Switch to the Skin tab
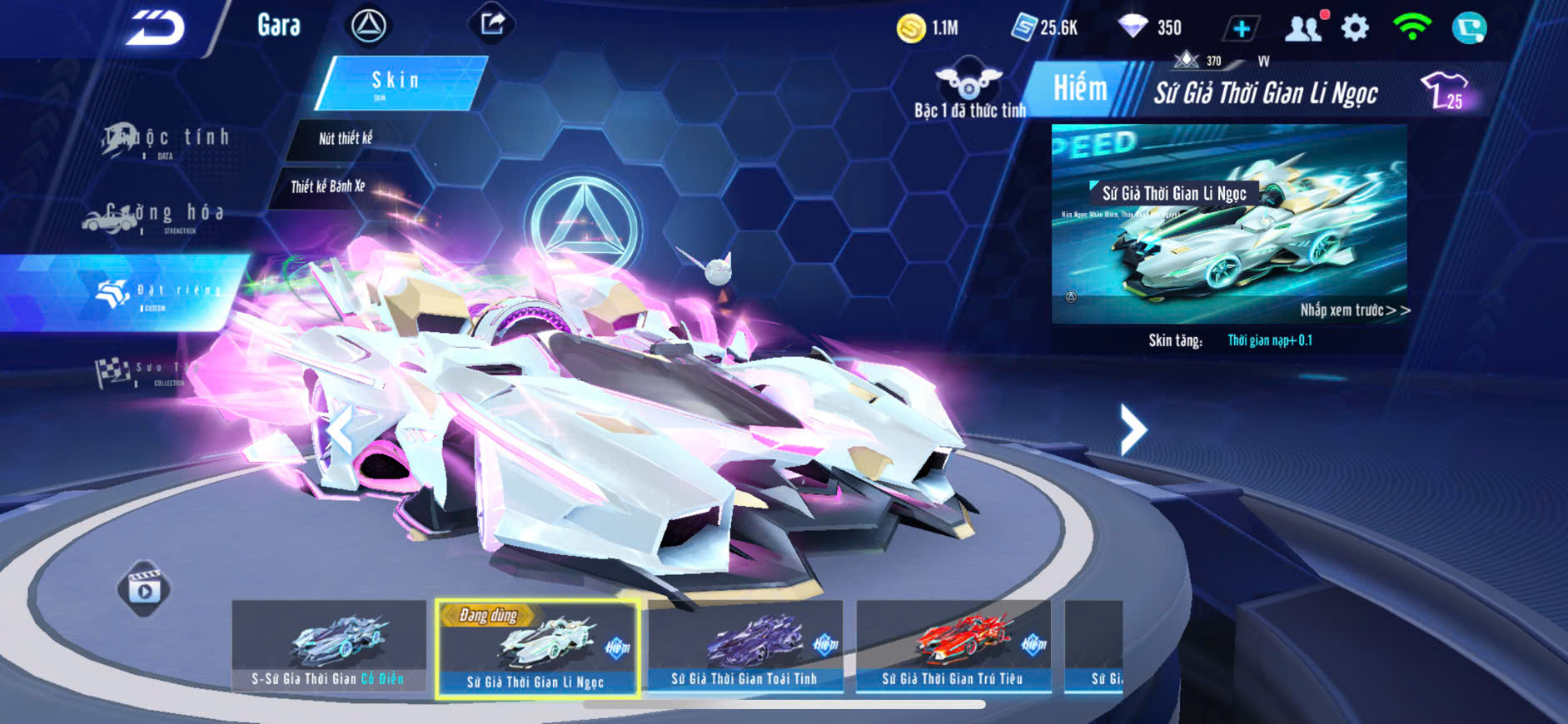This screenshot has height=724, width=1568. pos(398,82)
